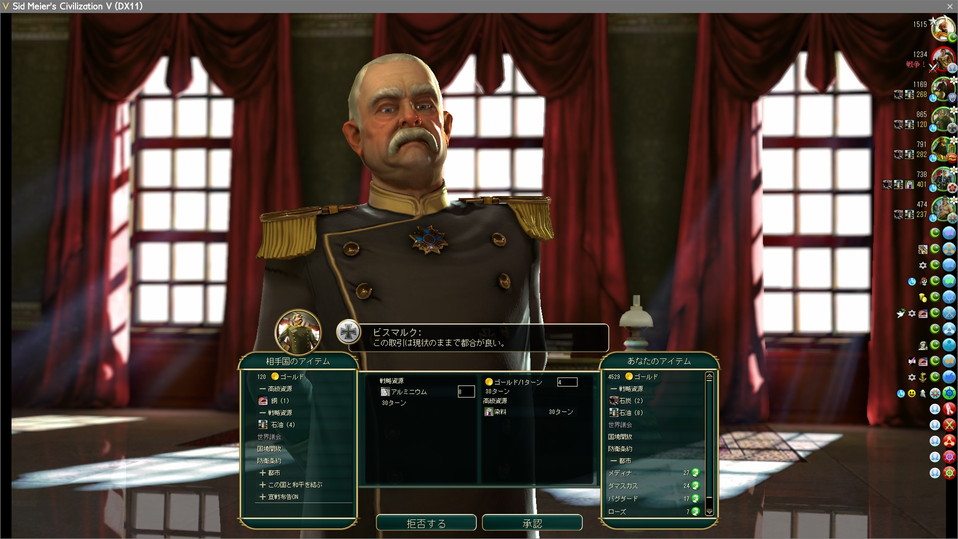Offer your 石油 (8) strategic resource

tap(627, 412)
